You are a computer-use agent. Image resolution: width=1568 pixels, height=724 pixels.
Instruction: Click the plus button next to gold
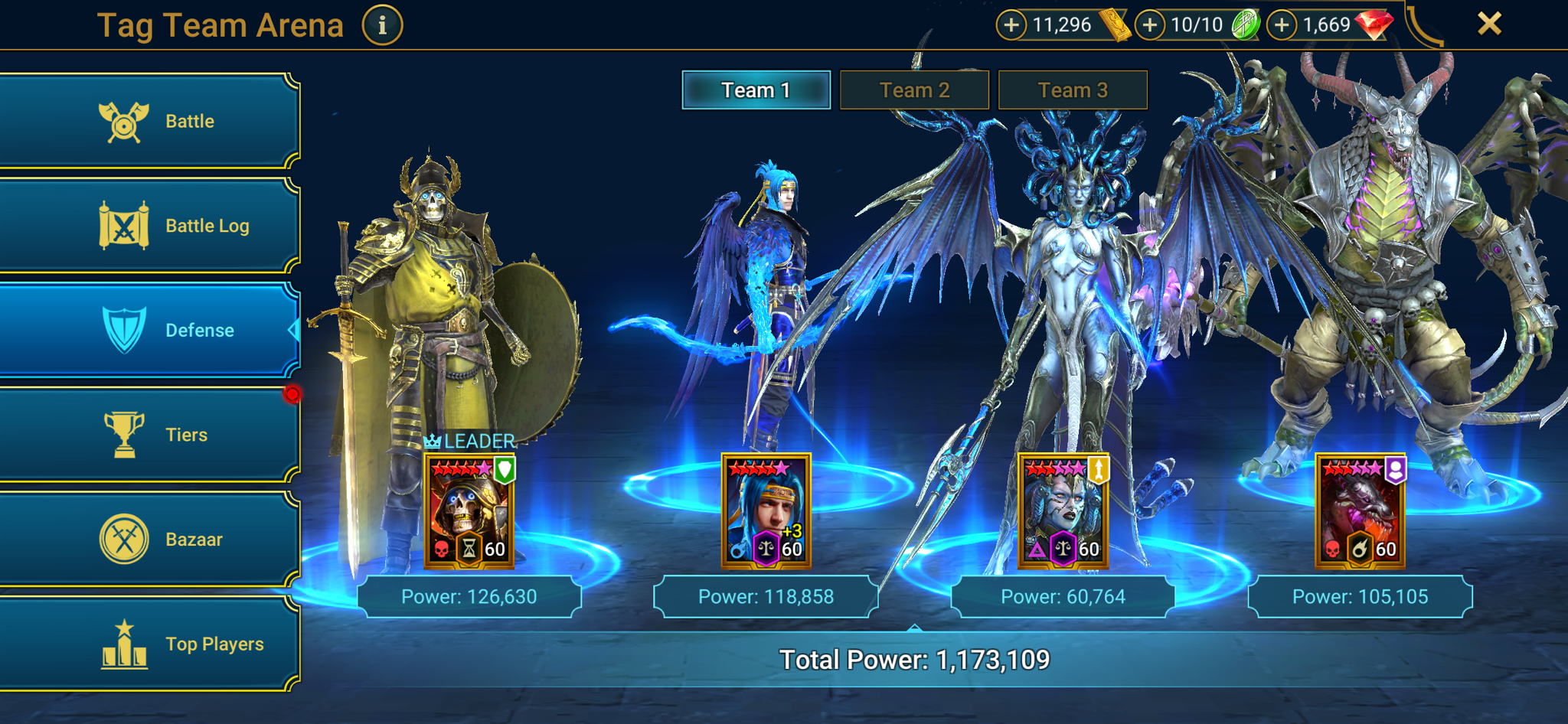1012,24
